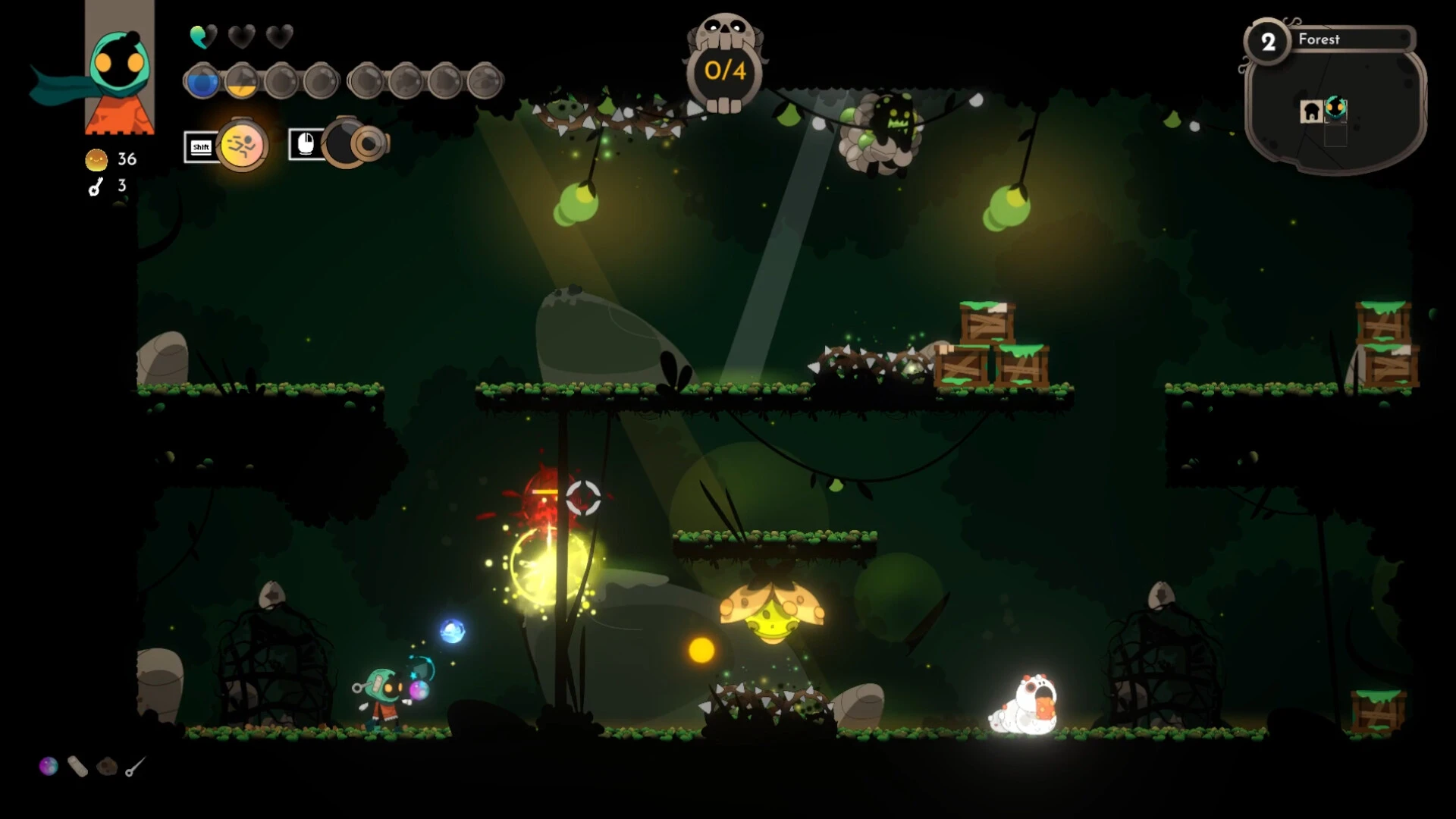
Task: Click the left mouse button prompt
Action: click(x=306, y=146)
